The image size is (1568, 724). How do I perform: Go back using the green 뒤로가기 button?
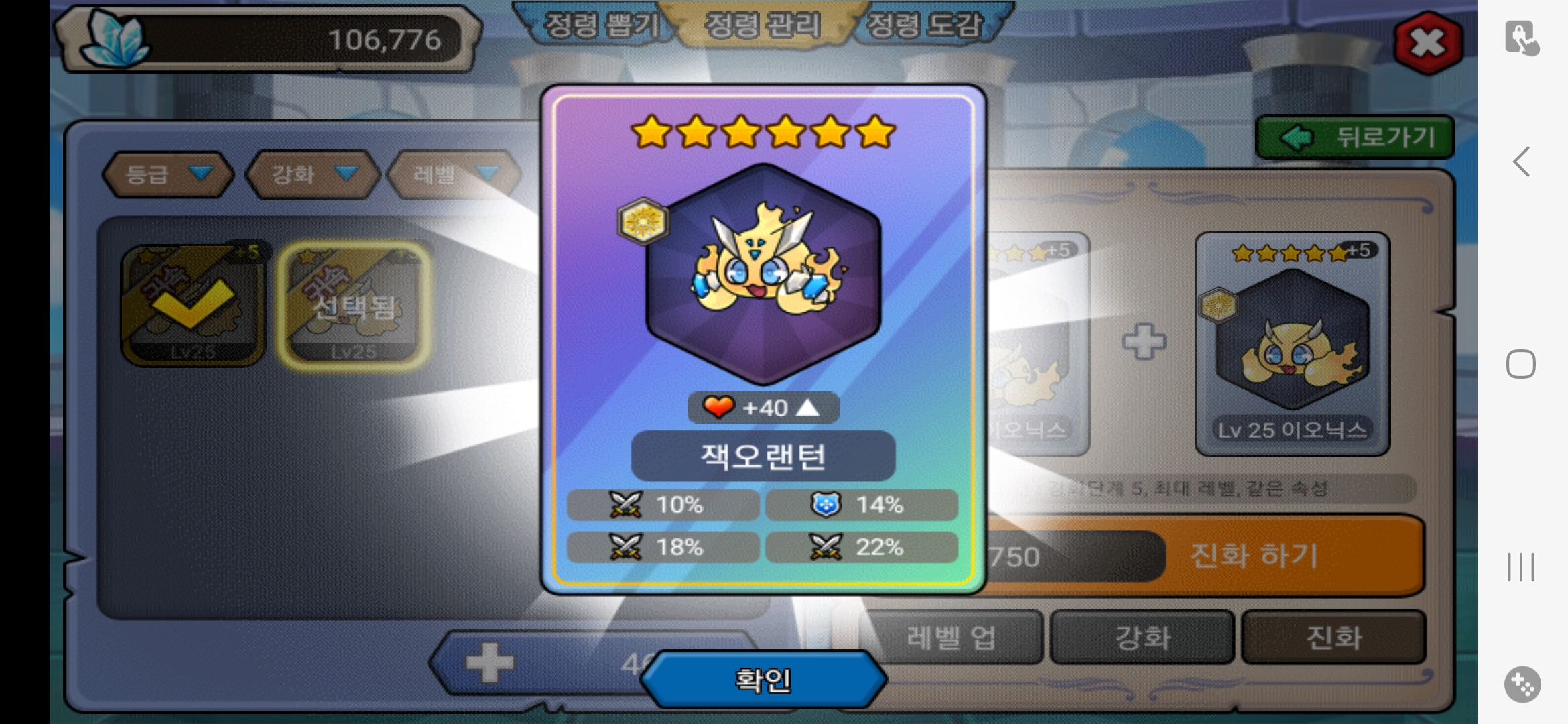pyautogui.click(x=1355, y=137)
